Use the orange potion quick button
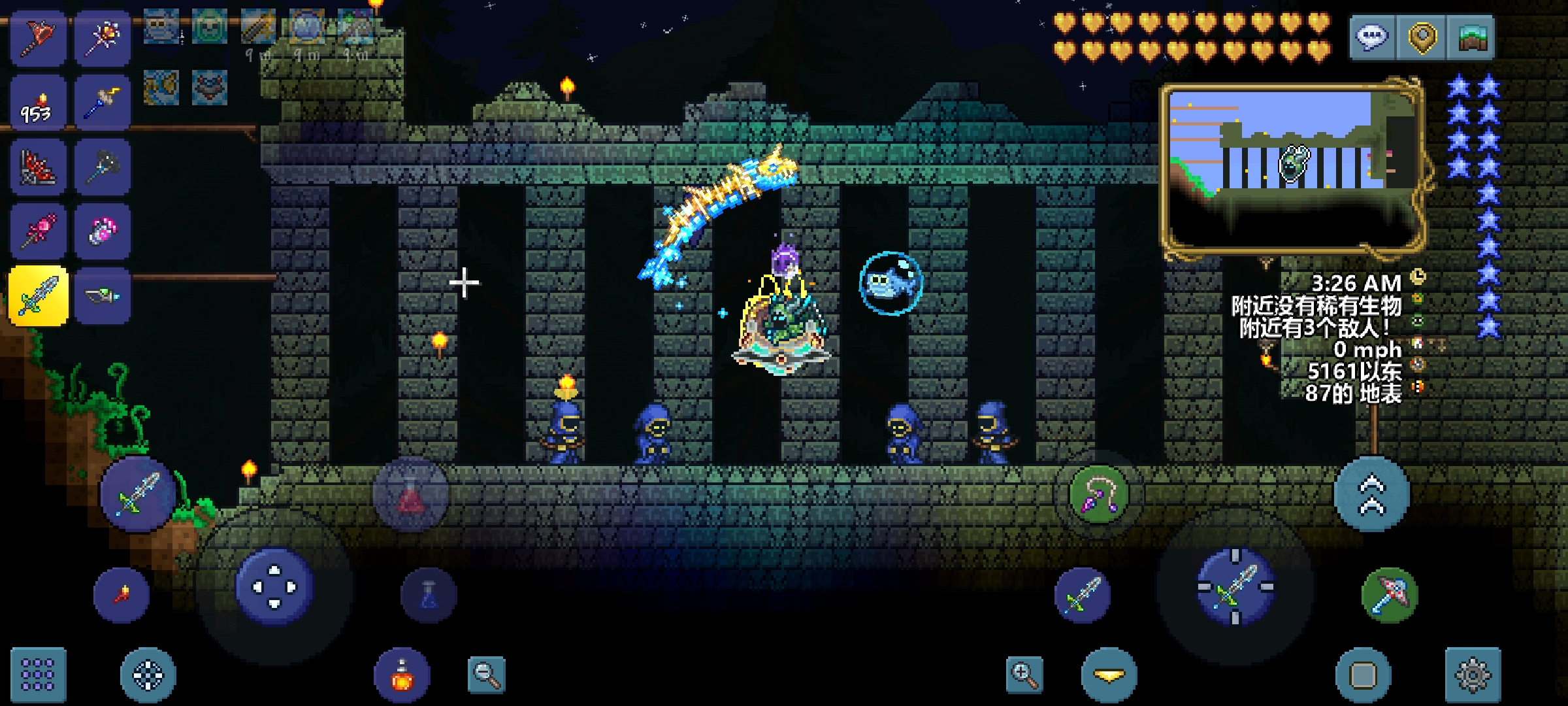1568x706 pixels. 402,675
